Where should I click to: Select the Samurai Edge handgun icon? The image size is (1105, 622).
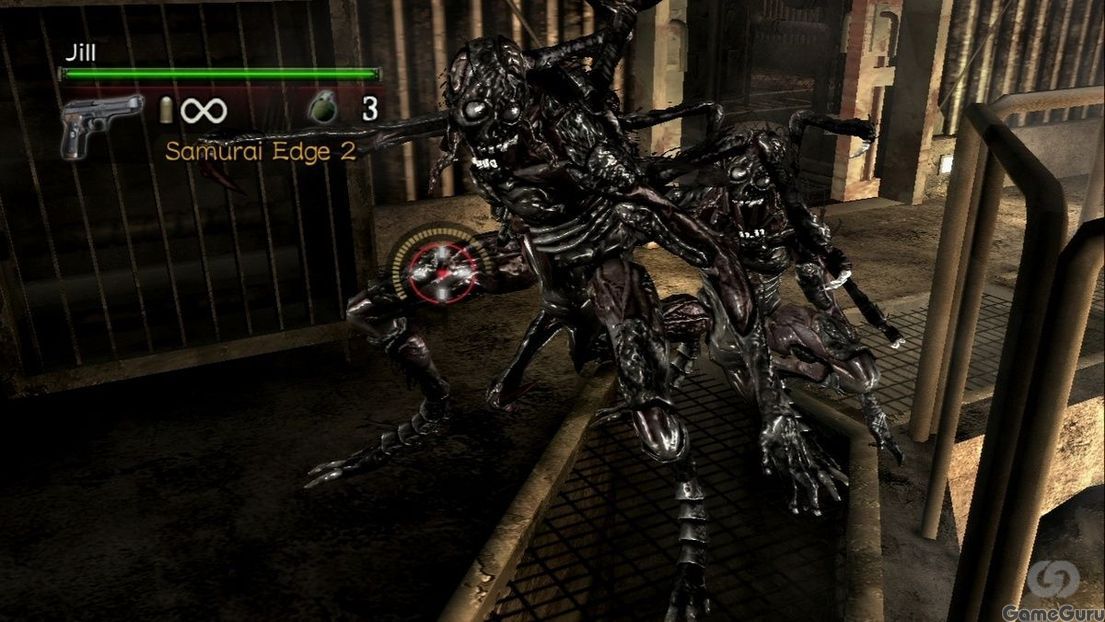[x=100, y=124]
